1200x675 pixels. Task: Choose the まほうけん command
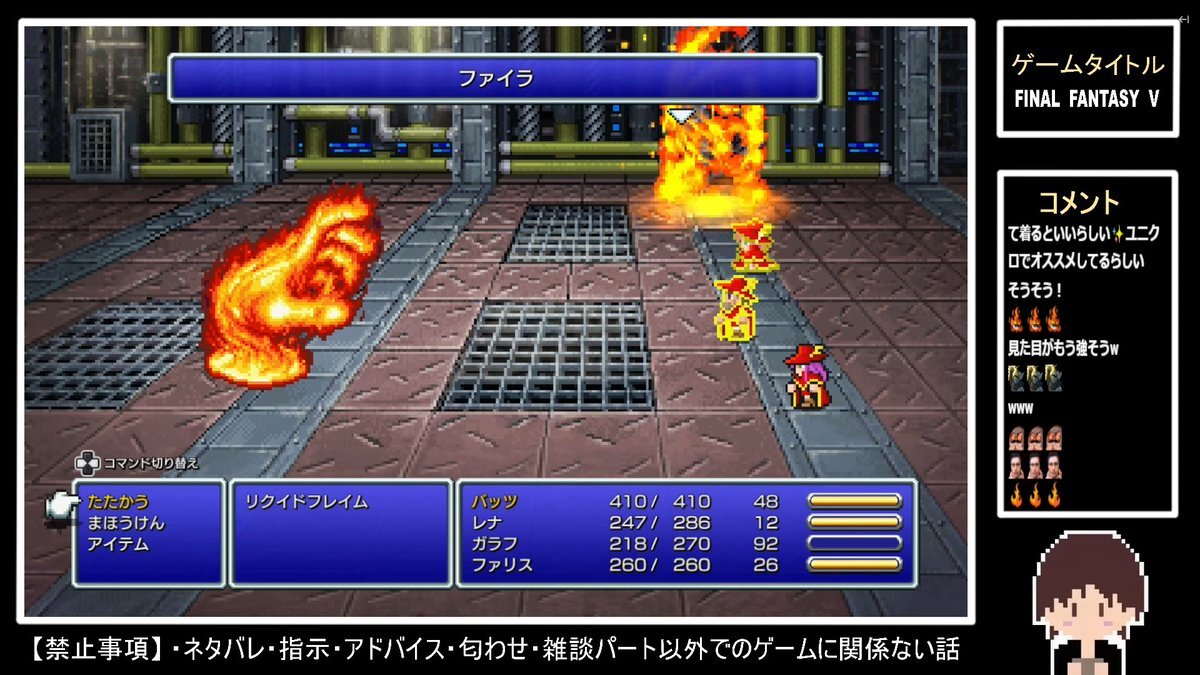(x=126, y=523)
